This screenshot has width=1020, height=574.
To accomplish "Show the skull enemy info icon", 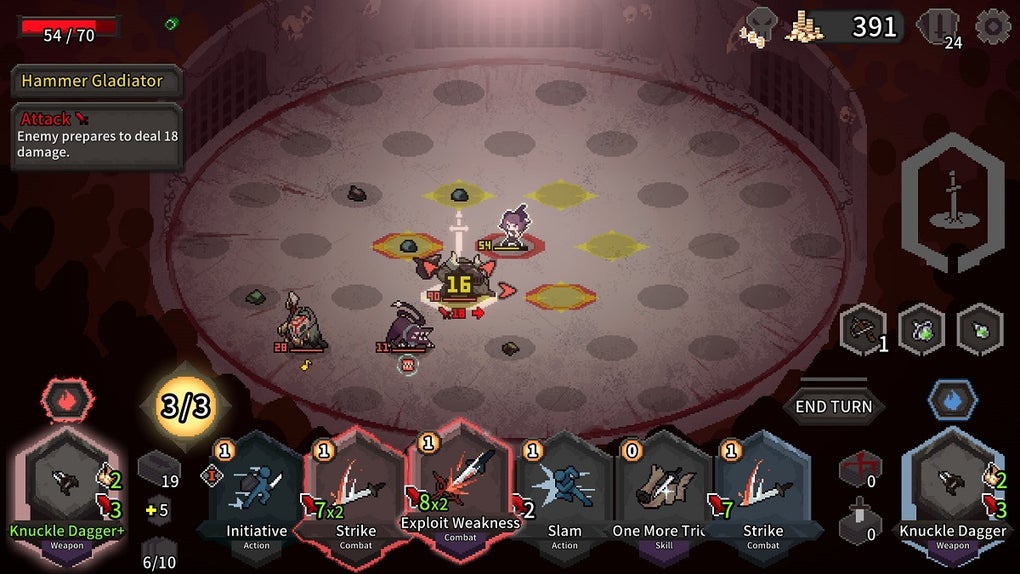I will pos(762,25).
